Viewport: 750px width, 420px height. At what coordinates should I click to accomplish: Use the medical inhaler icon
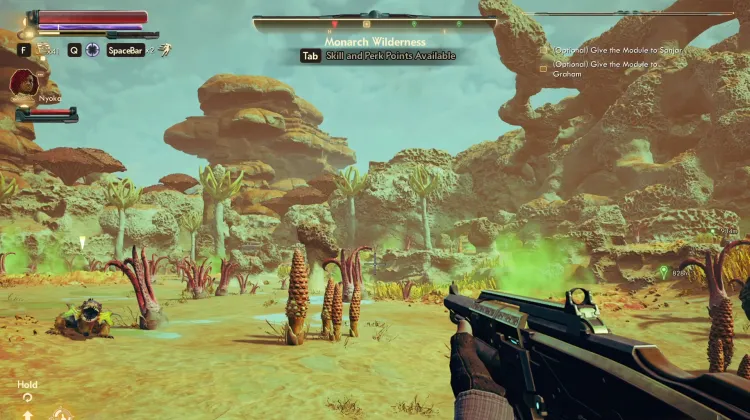tap(44, 49)
